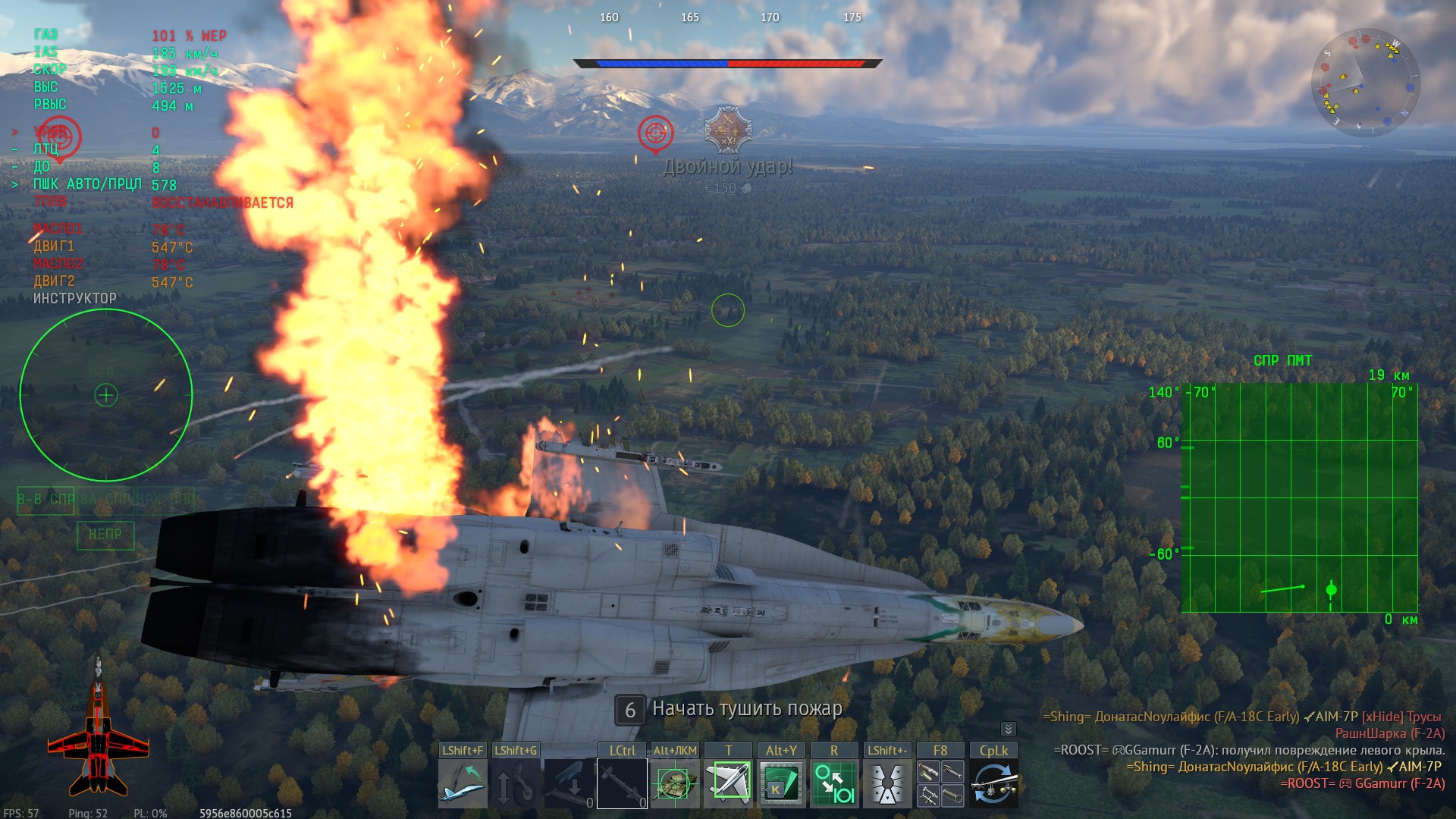This screenshot has width=1456, height=819.
Task: Select the highlighted missile slot (LCtrl)
Action: [622, 784]
